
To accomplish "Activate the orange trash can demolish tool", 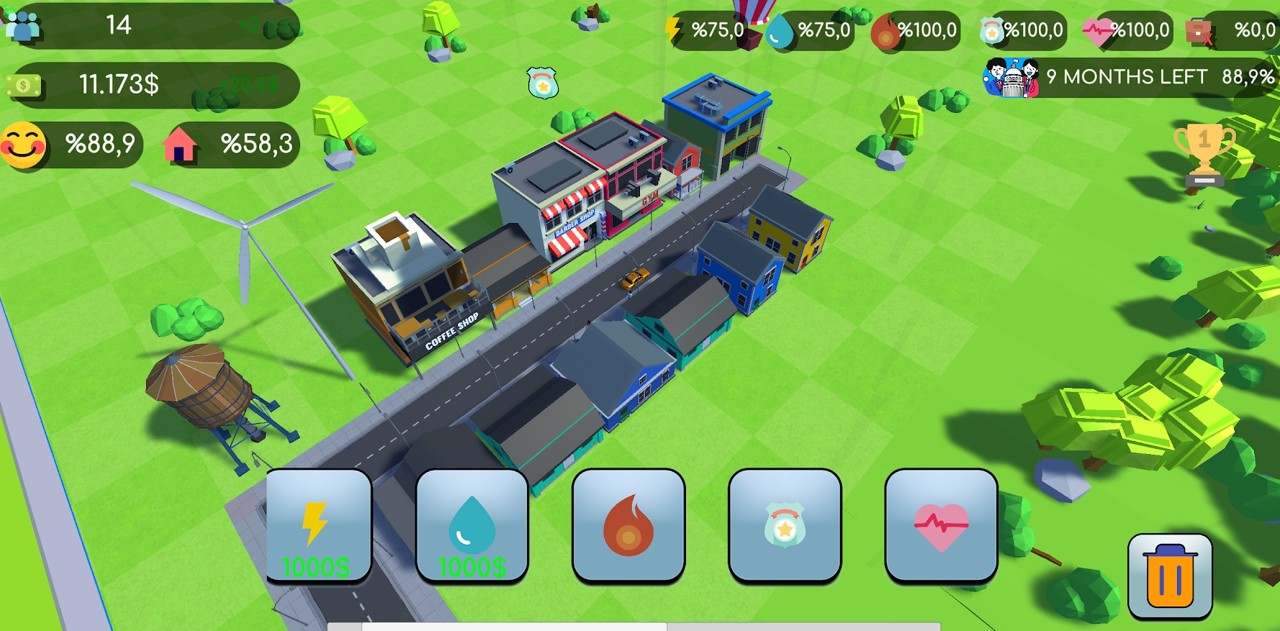I will tap(1170, 576).
